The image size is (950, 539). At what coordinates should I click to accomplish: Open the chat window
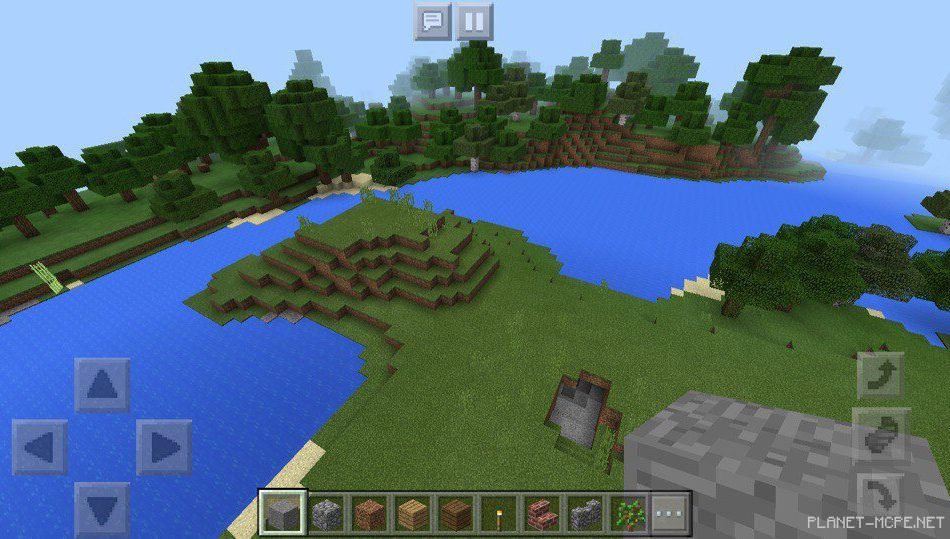[x=432, y=21]
